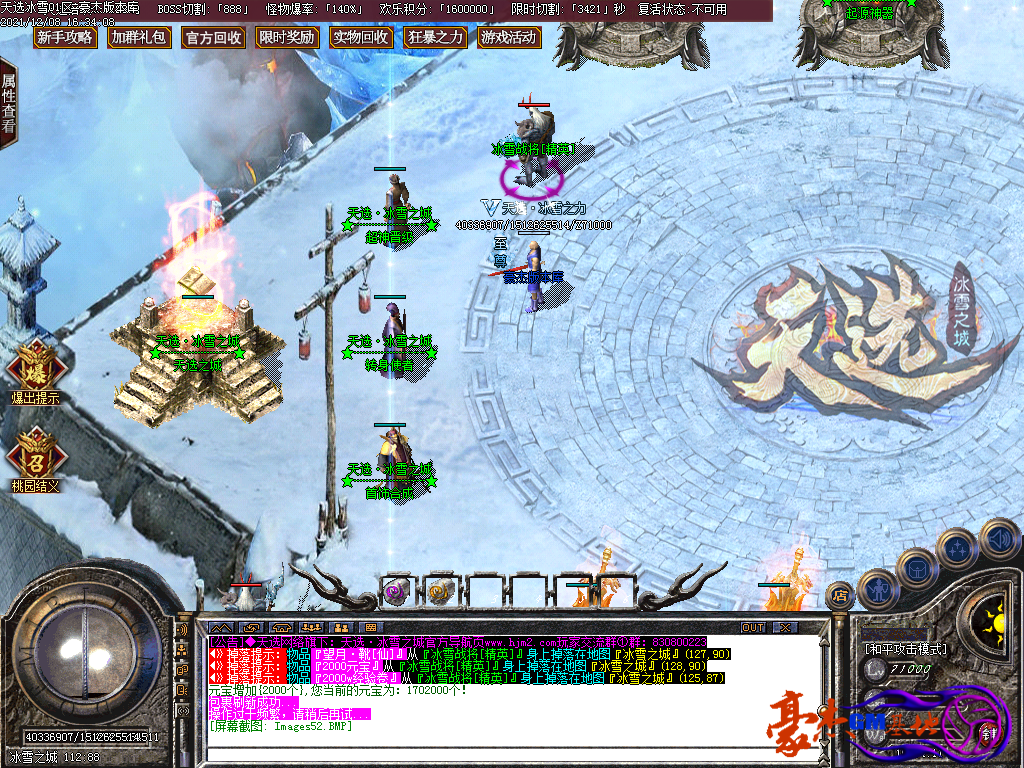
Task: Open the character figure round button
Action: coord(876,588)
